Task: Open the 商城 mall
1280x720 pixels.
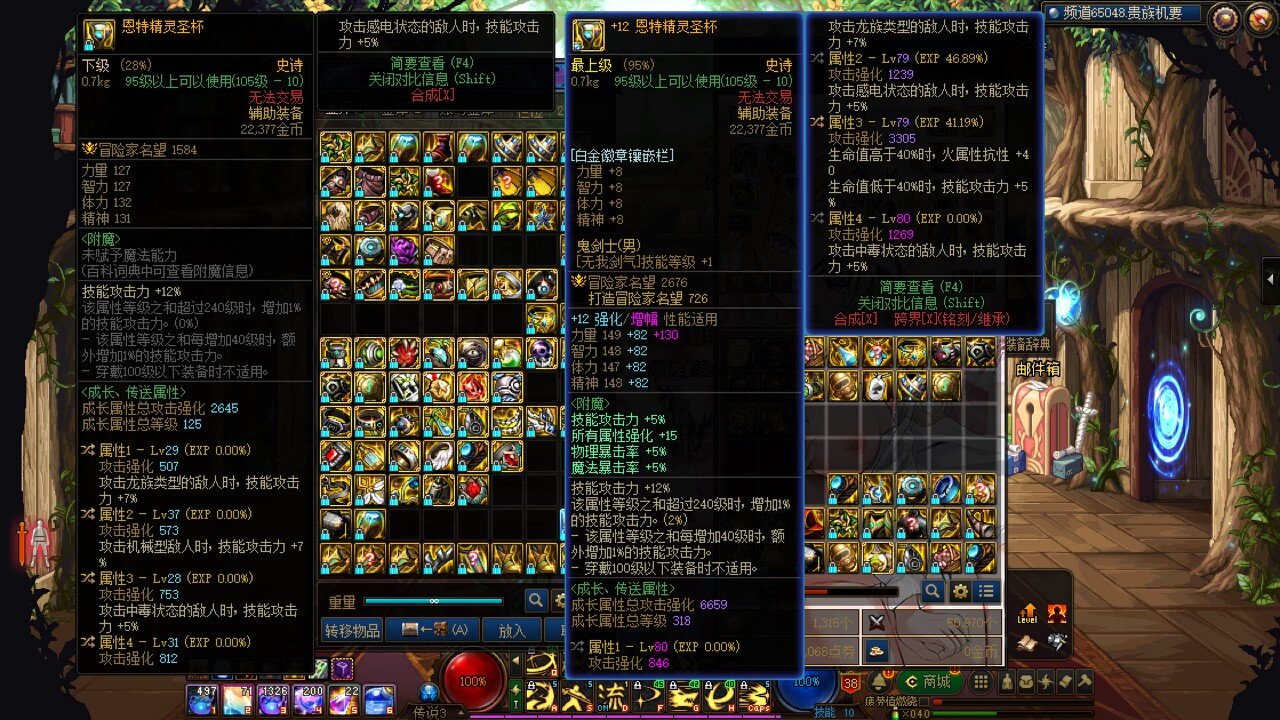Action: pyautogui.click(x=928, y=683)
